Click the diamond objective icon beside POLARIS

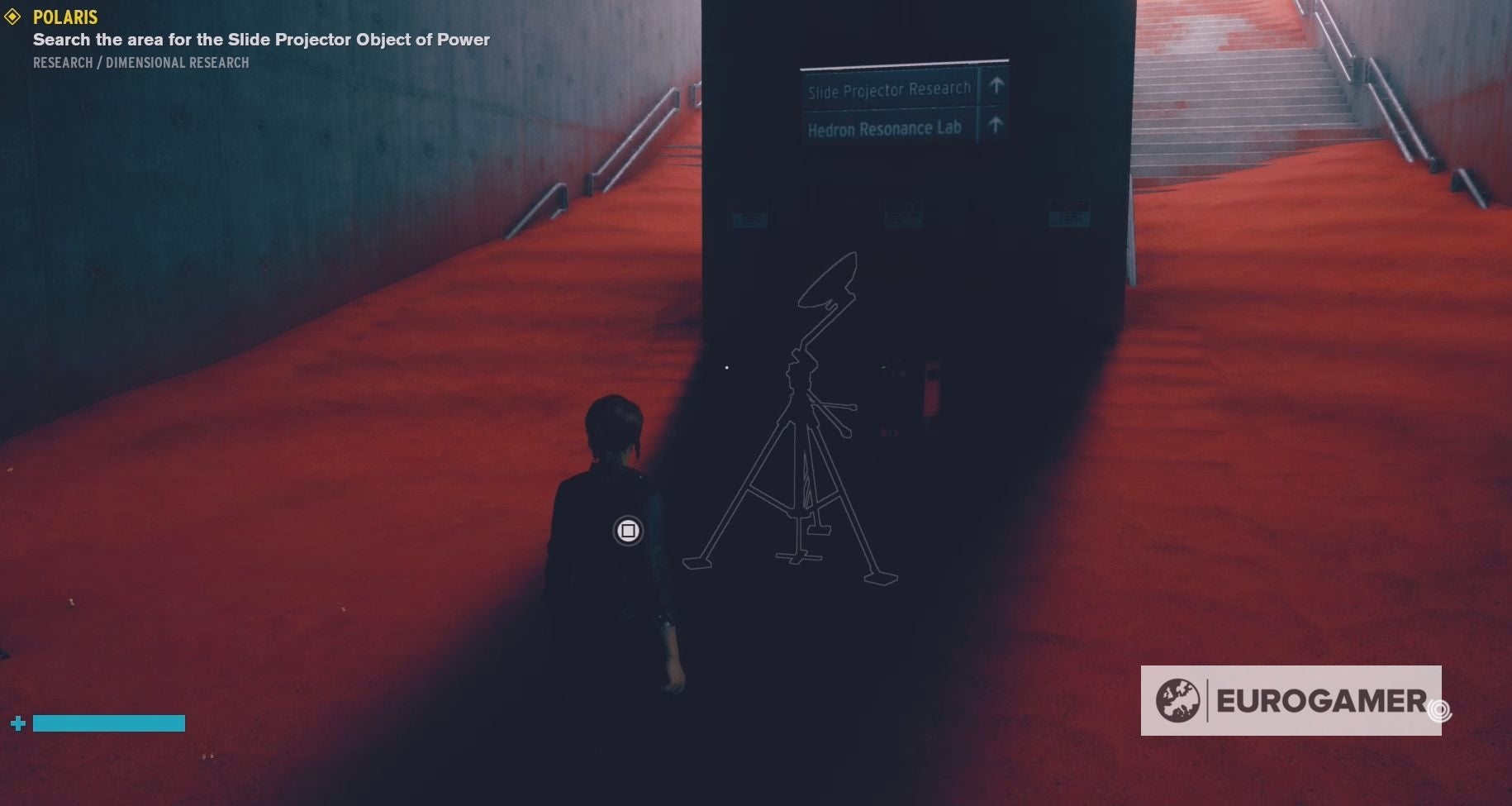point(12,17)
